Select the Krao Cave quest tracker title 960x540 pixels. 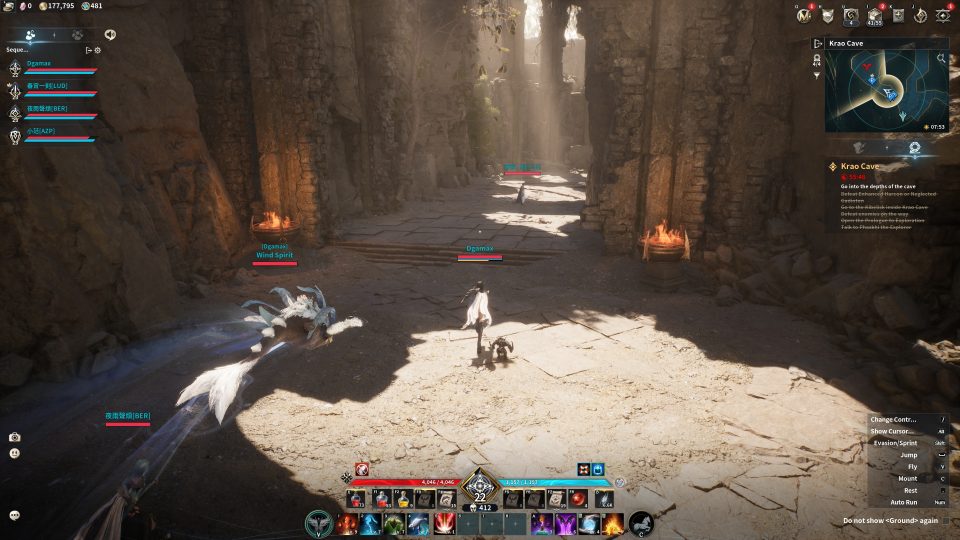tap(860, 166)
